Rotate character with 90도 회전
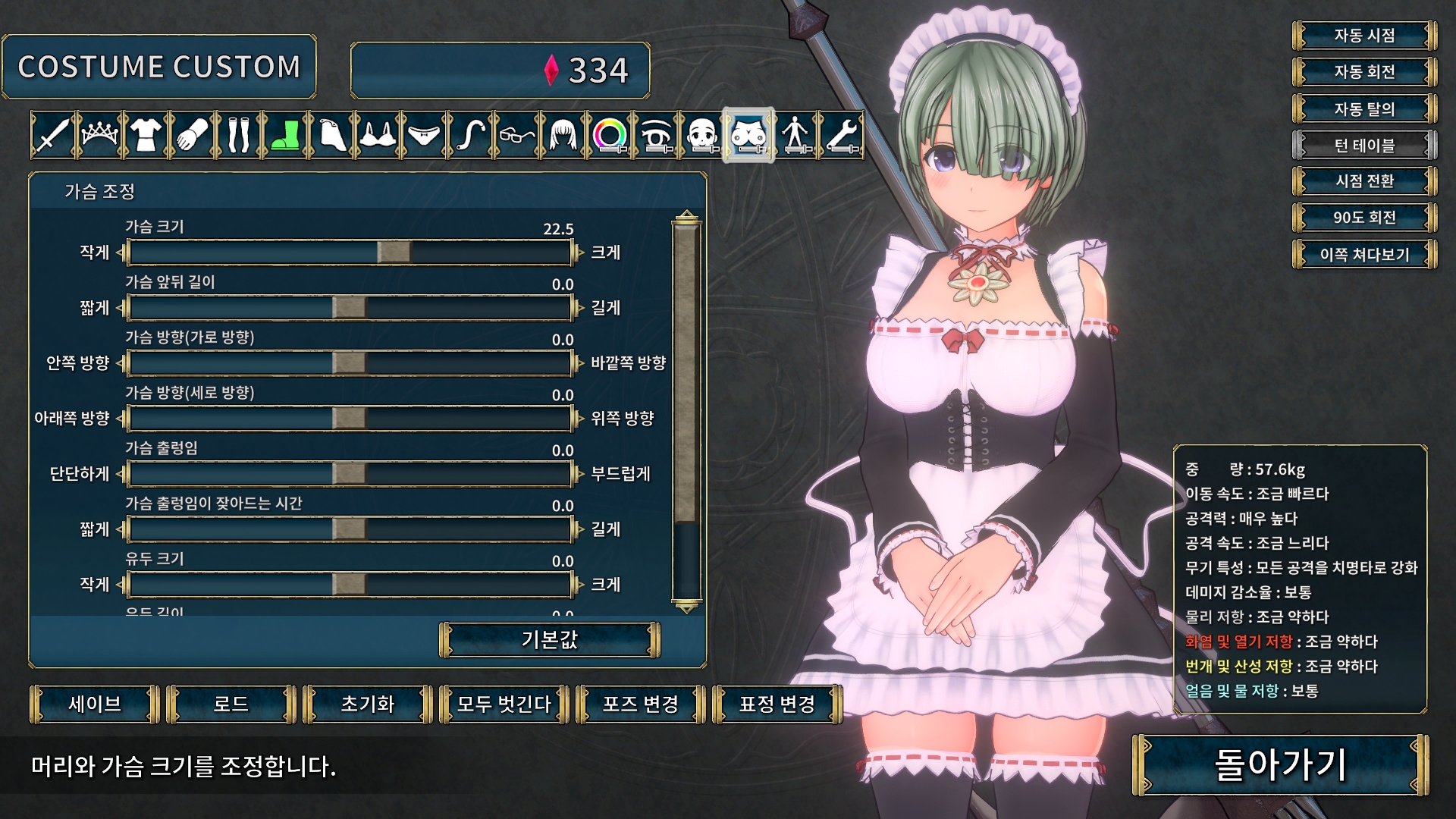 pos(1364,218)
